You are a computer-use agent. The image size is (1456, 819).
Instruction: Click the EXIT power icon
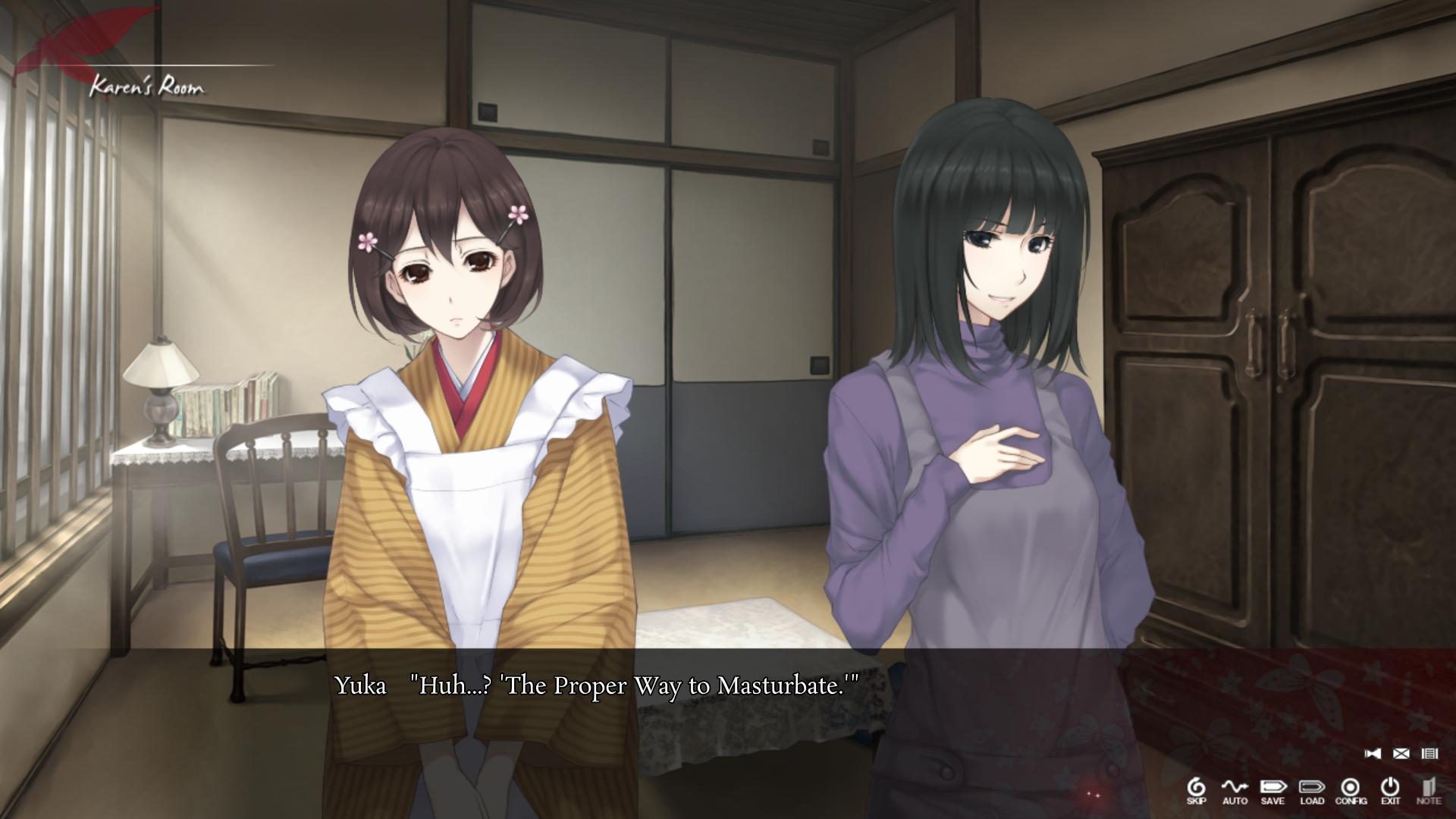tap(1390, 789)
